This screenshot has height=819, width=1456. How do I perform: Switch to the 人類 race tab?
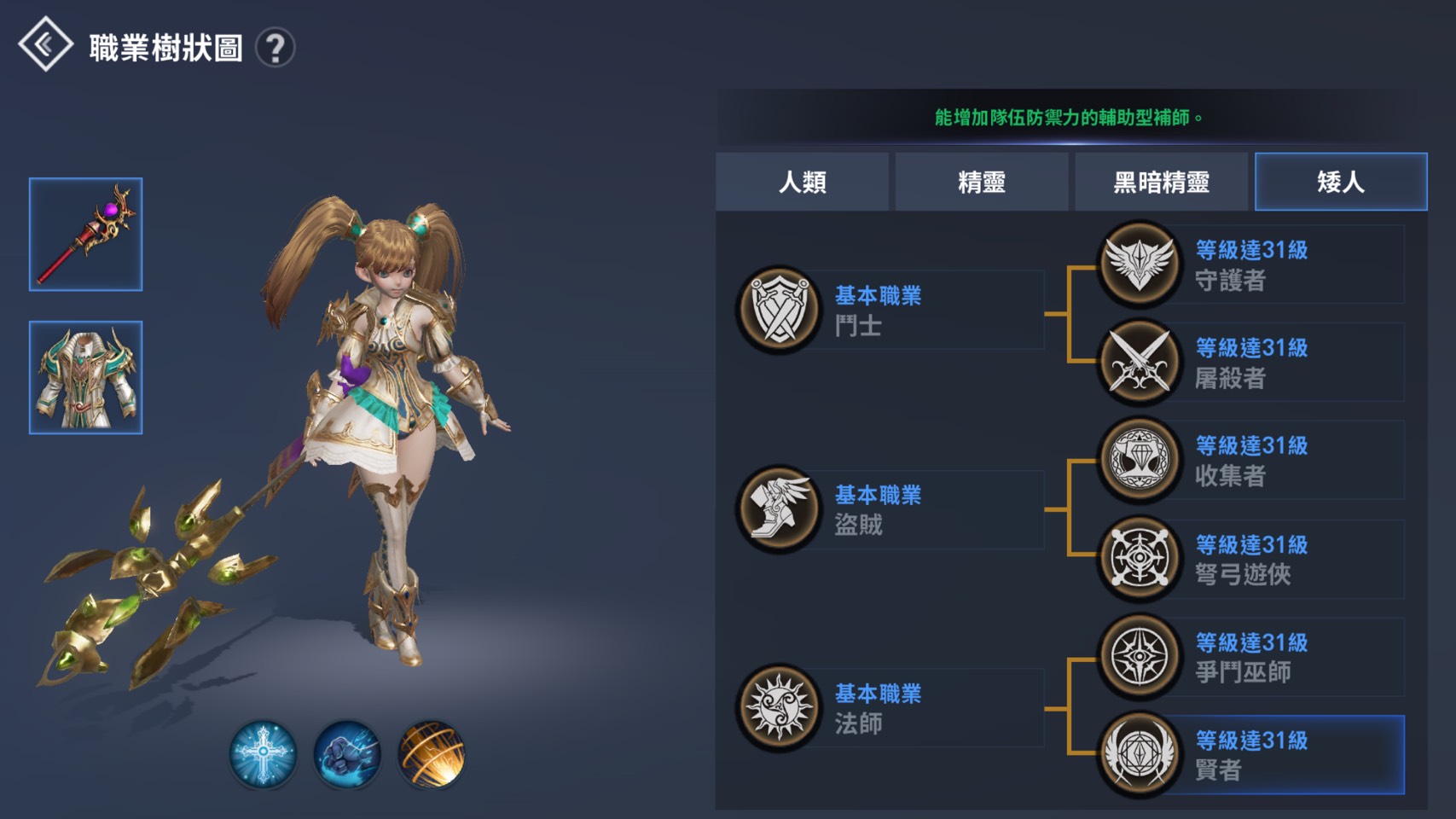804,182
